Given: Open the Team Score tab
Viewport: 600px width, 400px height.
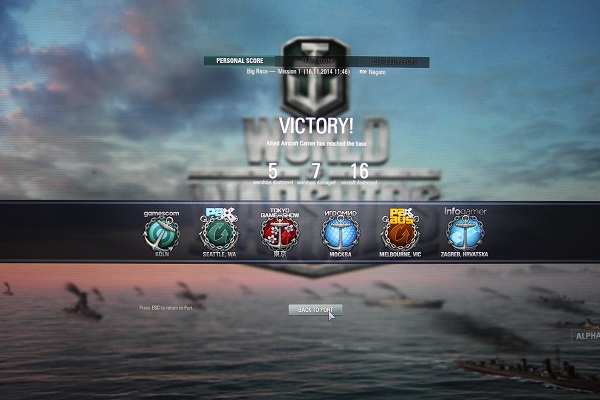Looking at the screenshot, I should pos(317,61).
